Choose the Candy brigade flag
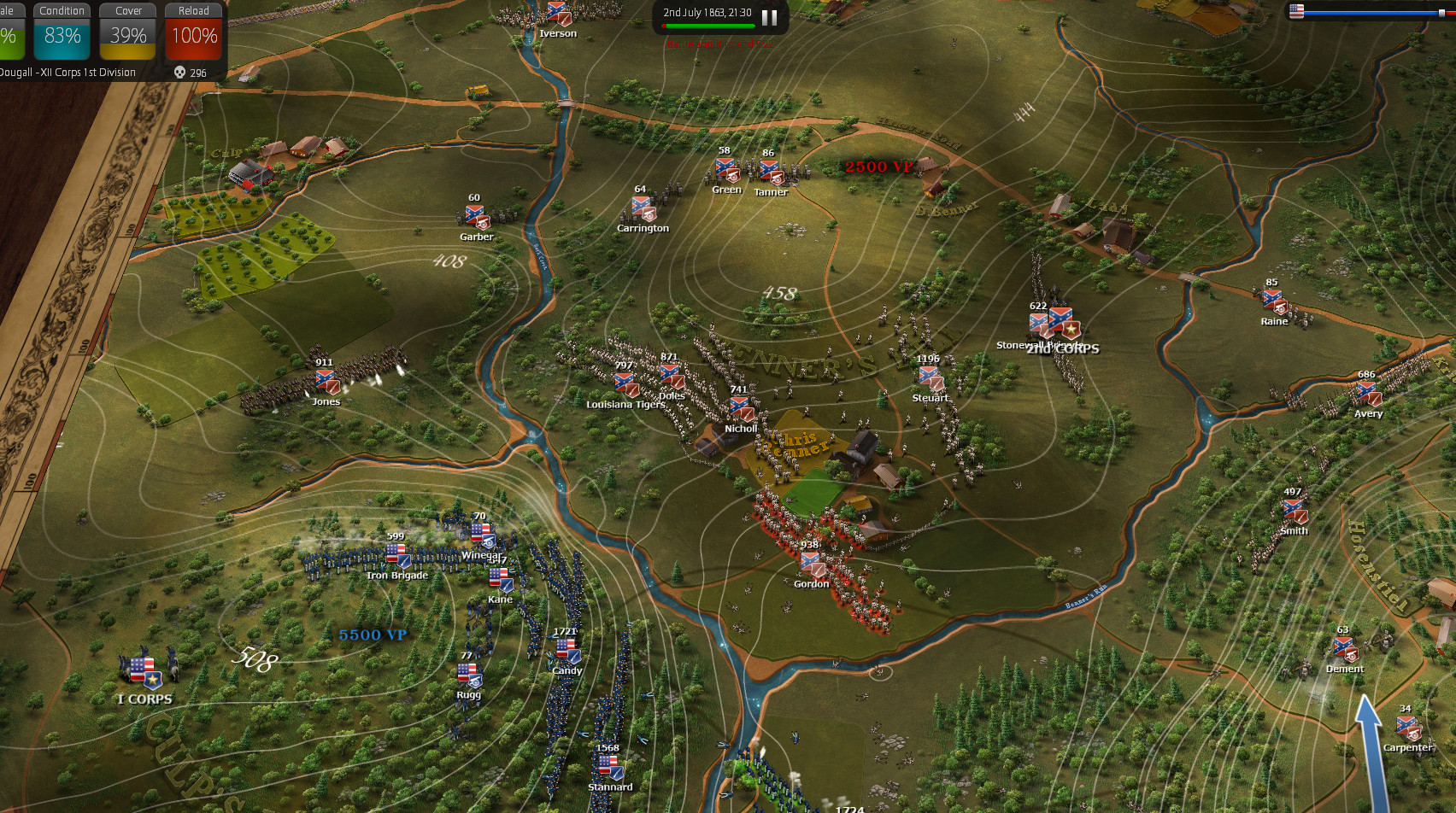Image resolution: width=1456 pixels, height=813 pixels. 567,652
